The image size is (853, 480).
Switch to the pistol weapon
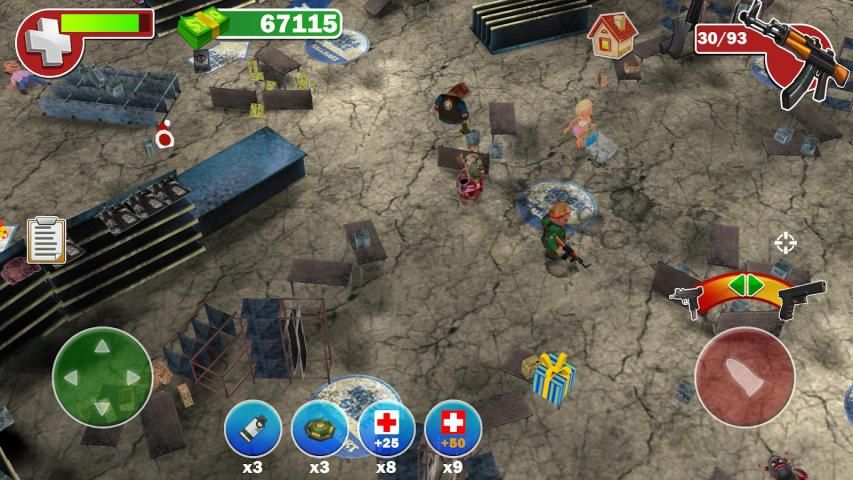[801, 297]
